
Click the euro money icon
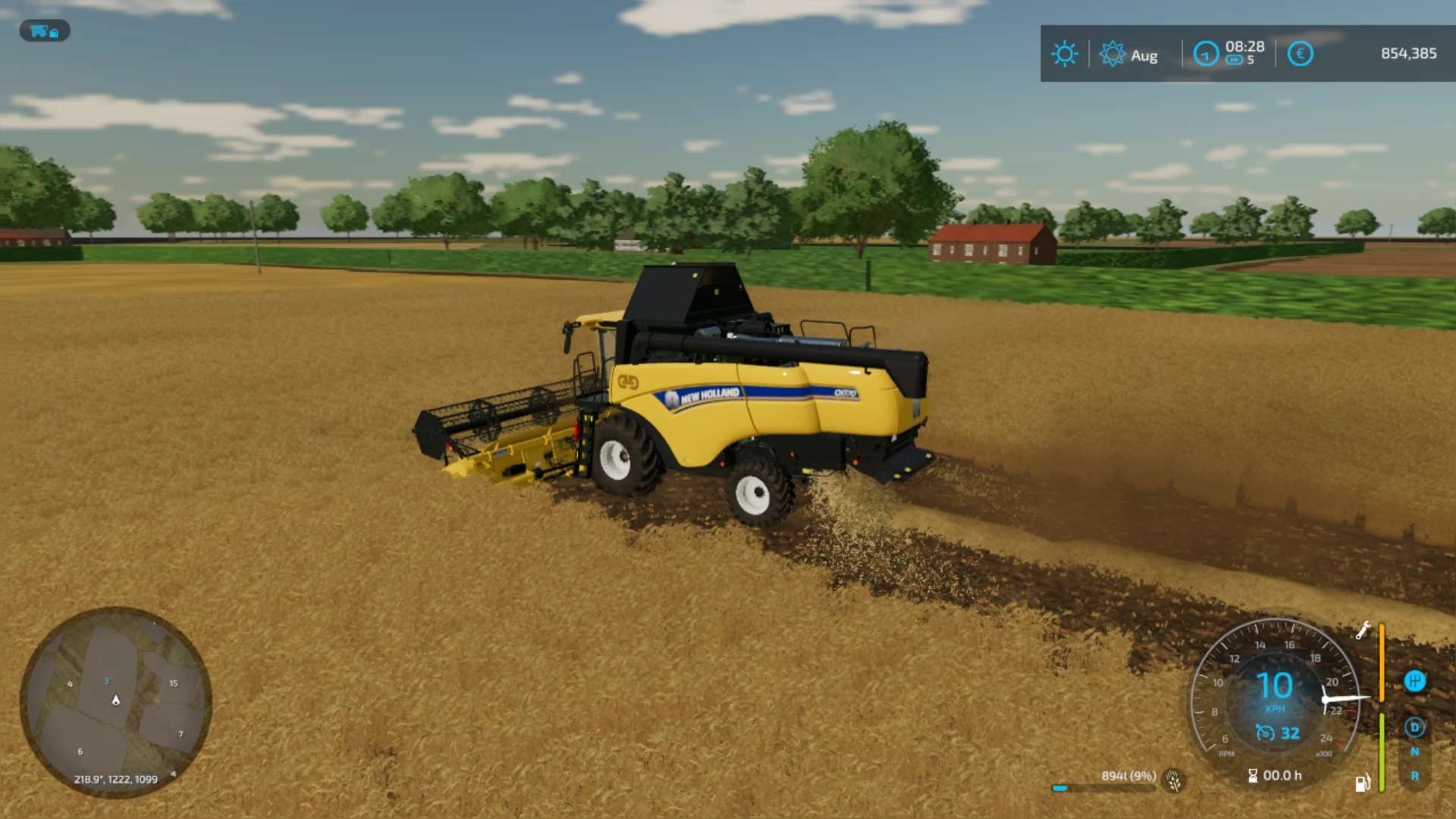coord(1300,54)
